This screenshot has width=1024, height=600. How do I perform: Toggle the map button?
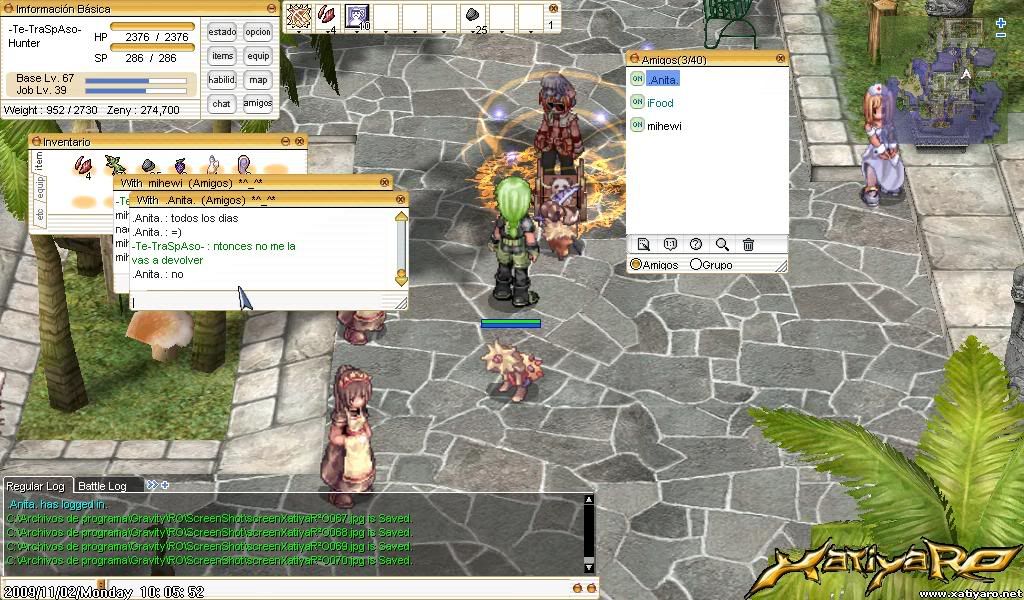[x=258, y=80]
